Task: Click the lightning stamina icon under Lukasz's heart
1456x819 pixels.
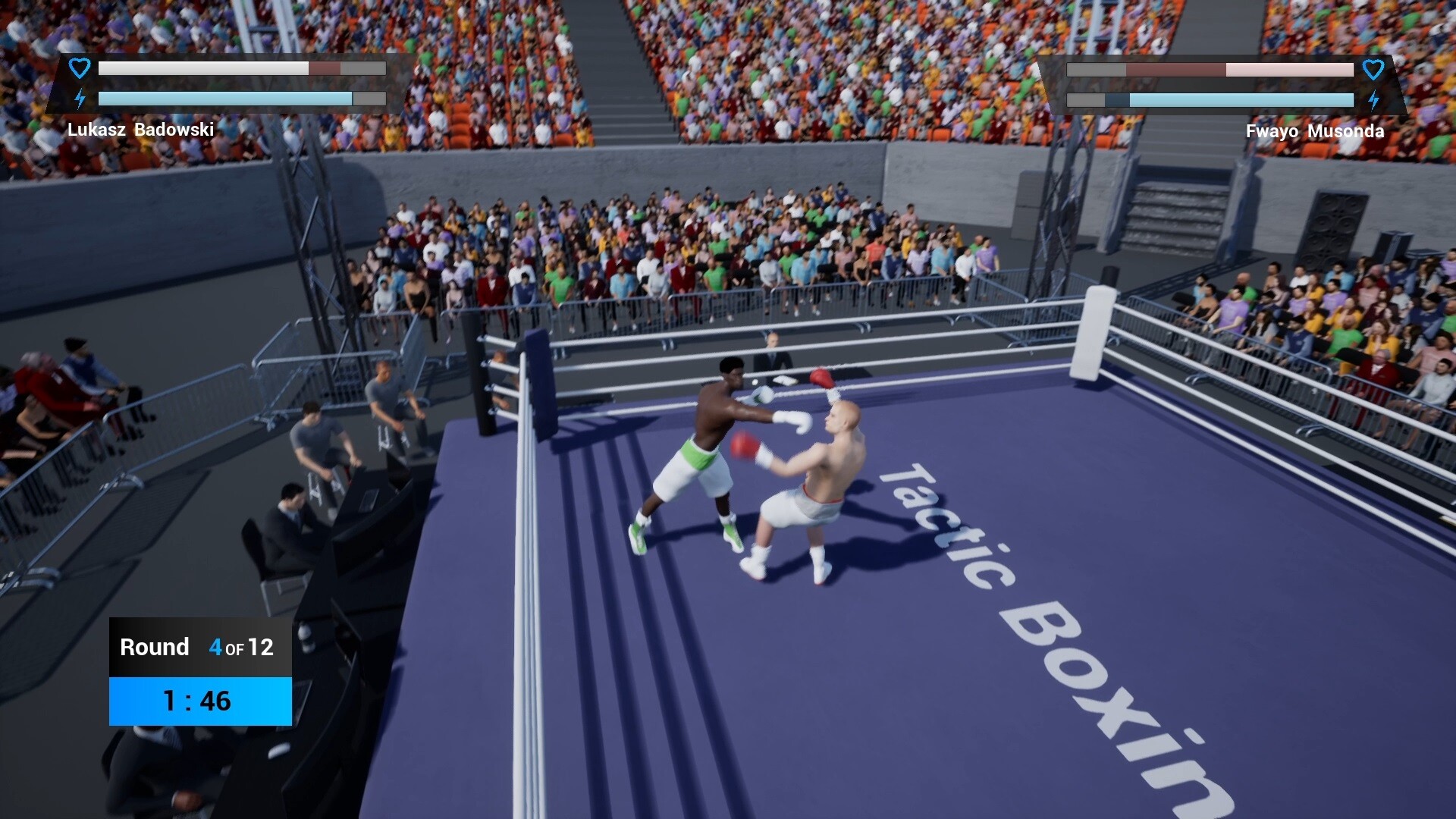Action: (79, 97)
